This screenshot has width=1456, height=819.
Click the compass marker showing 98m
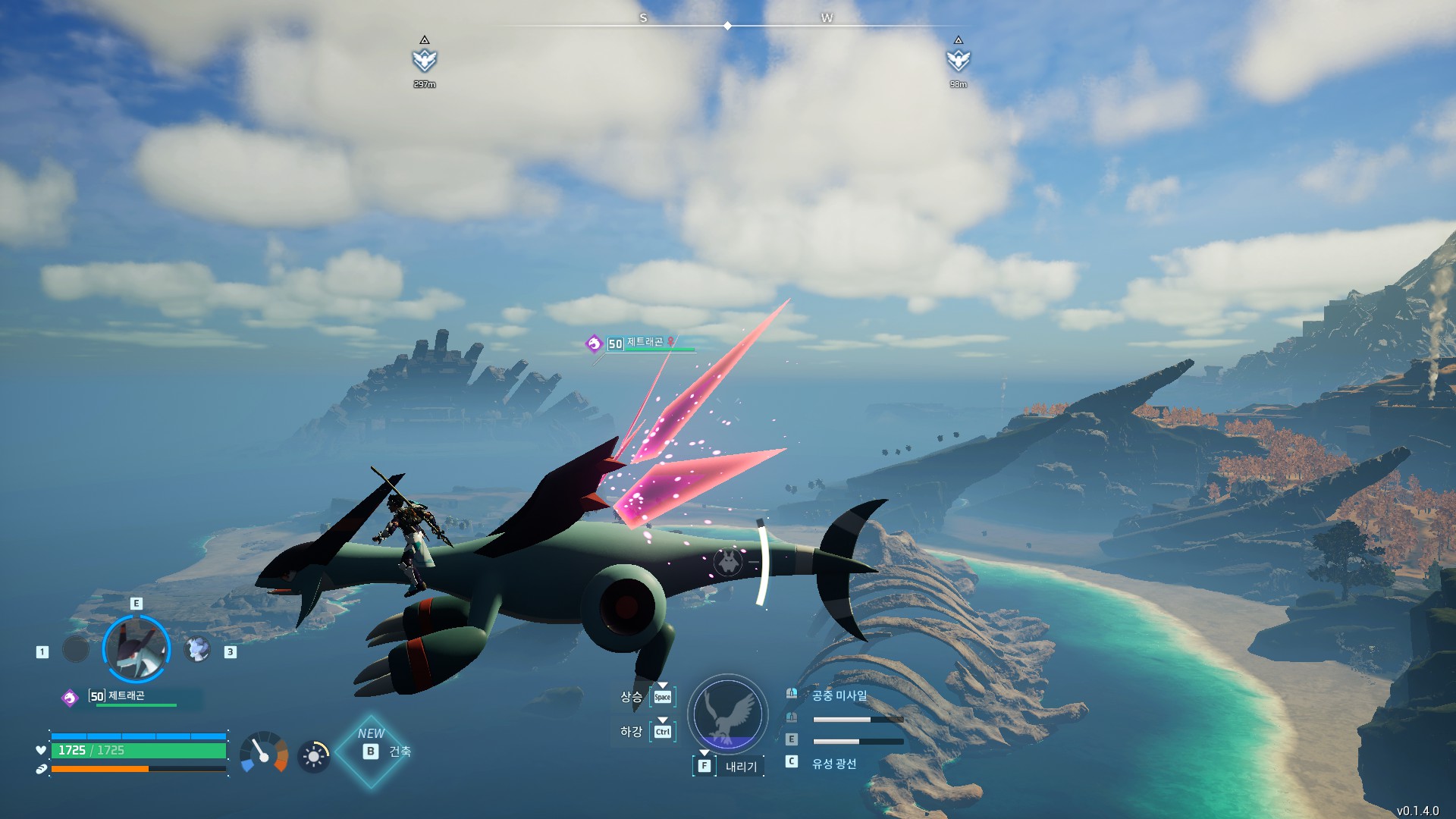click(x=959, y=60)
